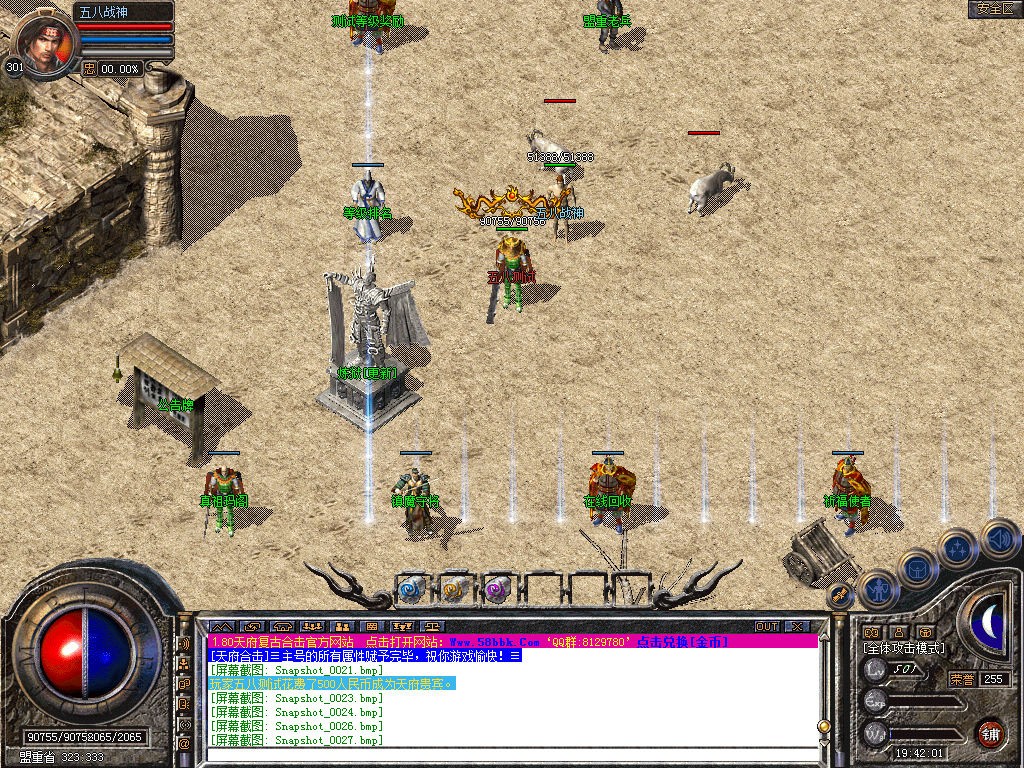Click the 点击兑换[金币] exchange link
This screenshot has height=768, width=1024.
(682, 641)
